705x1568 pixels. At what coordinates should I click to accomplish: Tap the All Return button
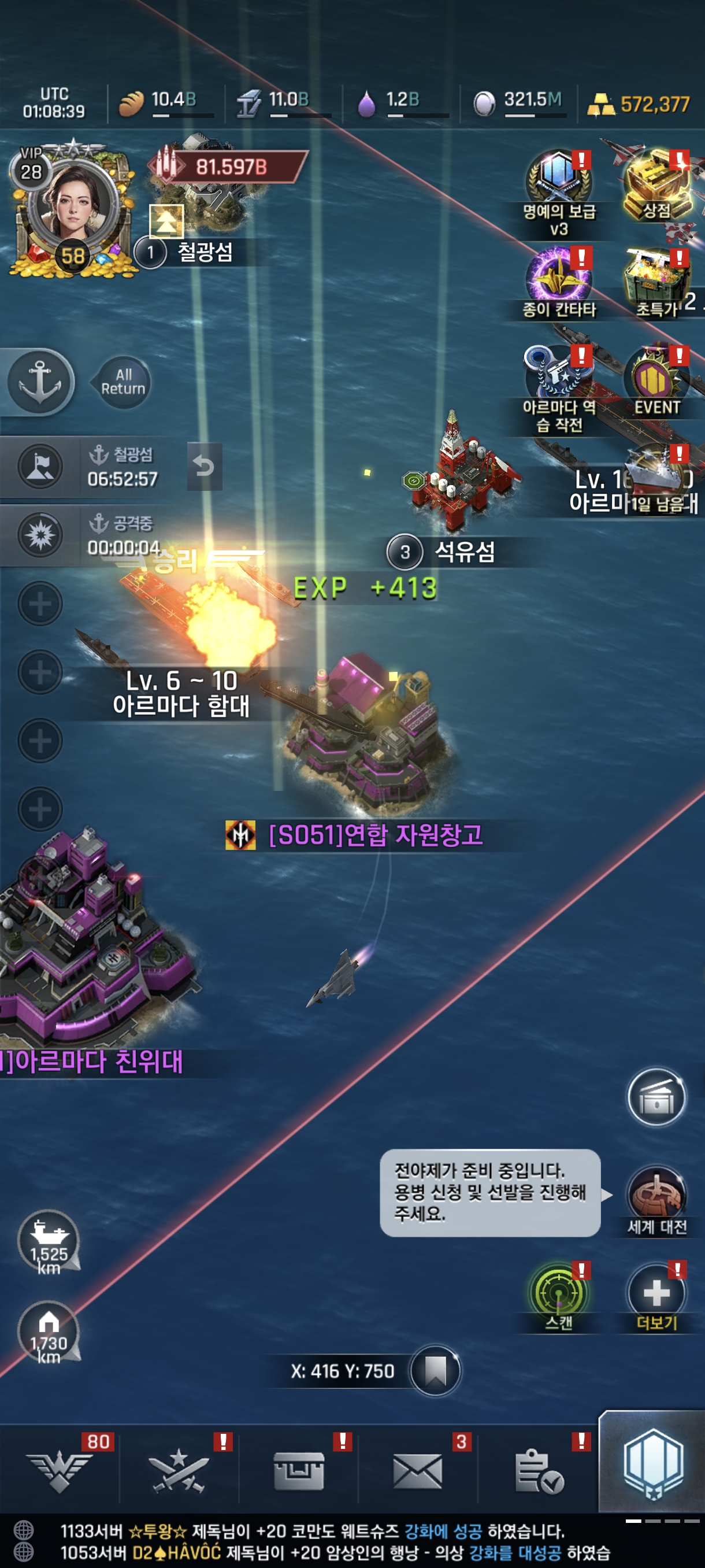(123, 382)
